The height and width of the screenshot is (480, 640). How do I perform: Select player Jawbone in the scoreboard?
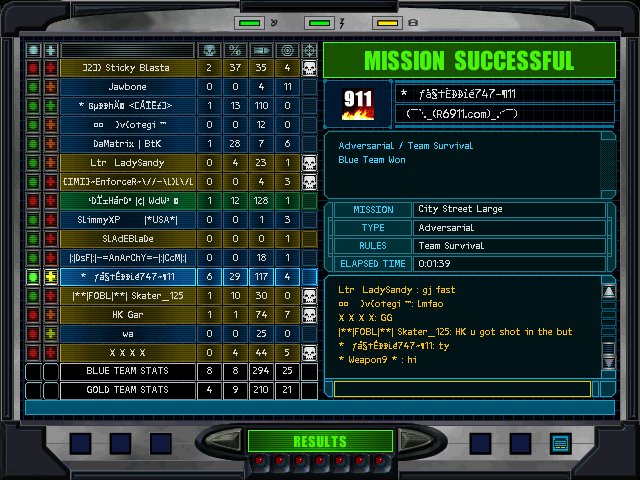tap(128, 87)
